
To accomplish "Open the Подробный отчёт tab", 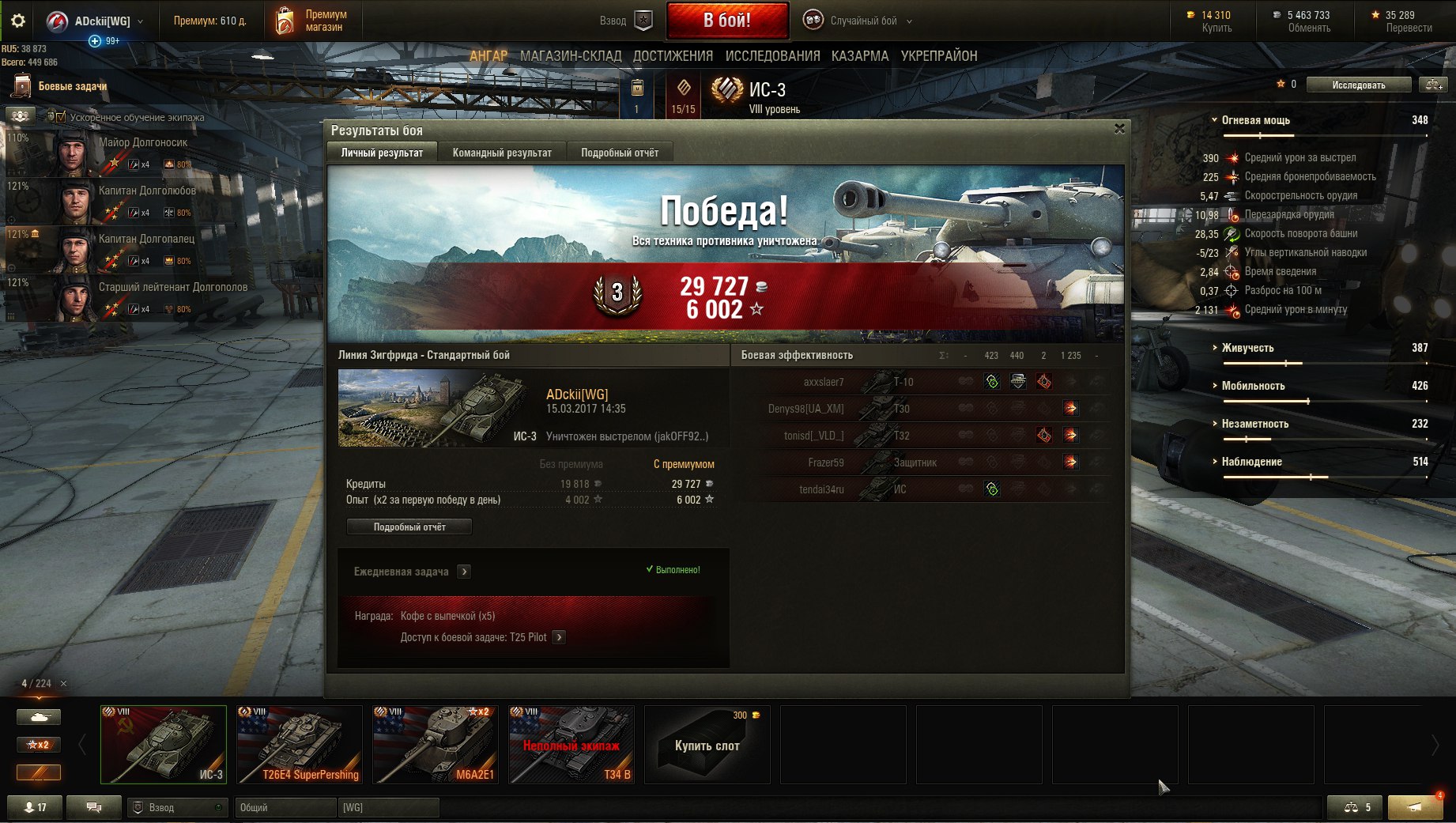I will pos(620,153).
